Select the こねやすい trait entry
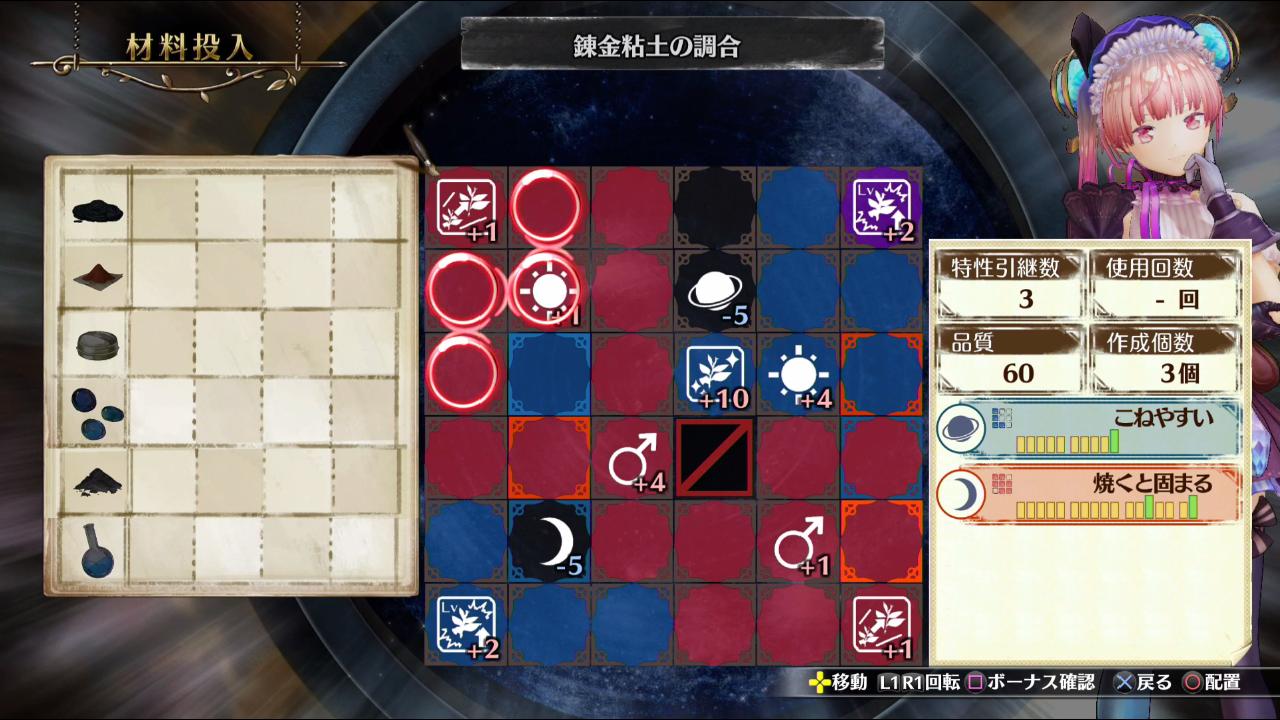Viewport: 1280px width, 720px height. tap(1088, 429)
